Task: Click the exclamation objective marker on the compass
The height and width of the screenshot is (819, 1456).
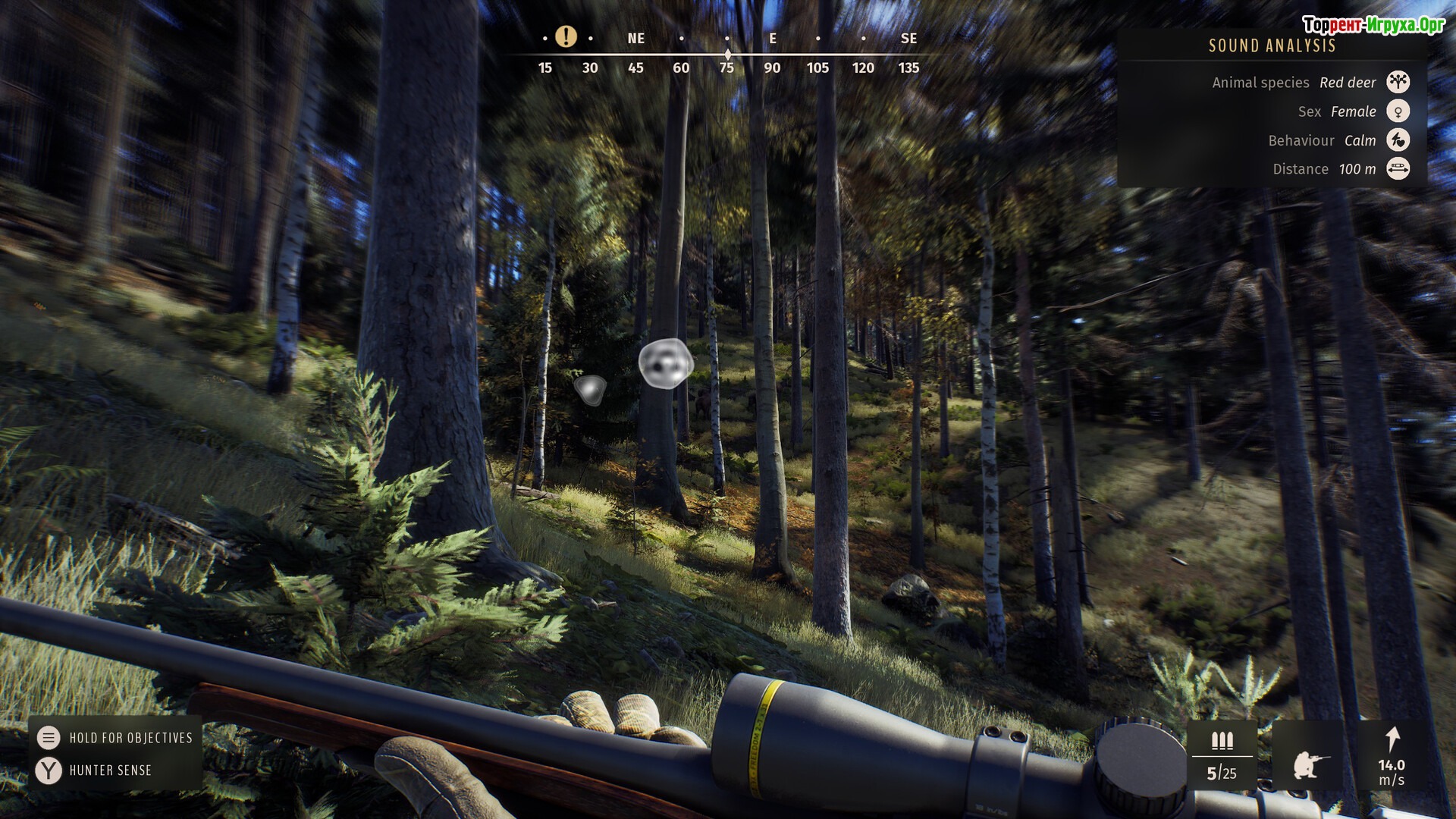Action: (566, 36)
